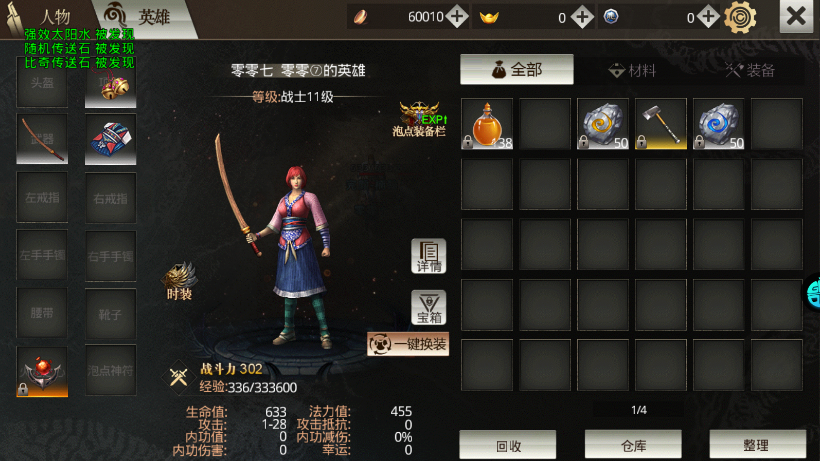
Task: Open the 时装 fashion outfit icon
Action: coord(180,281)
